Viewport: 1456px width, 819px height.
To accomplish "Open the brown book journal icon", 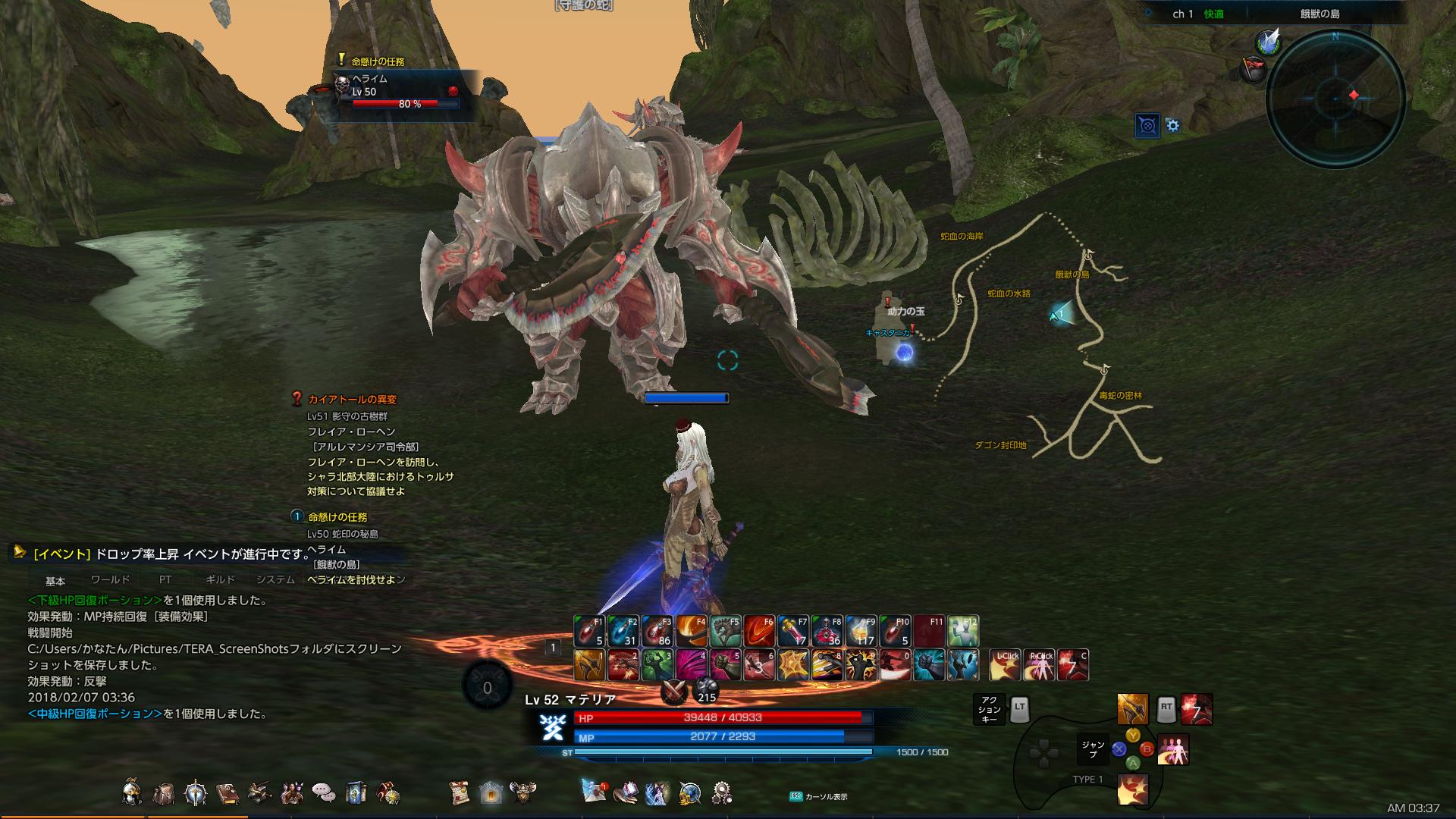I will tap(227, 792).
